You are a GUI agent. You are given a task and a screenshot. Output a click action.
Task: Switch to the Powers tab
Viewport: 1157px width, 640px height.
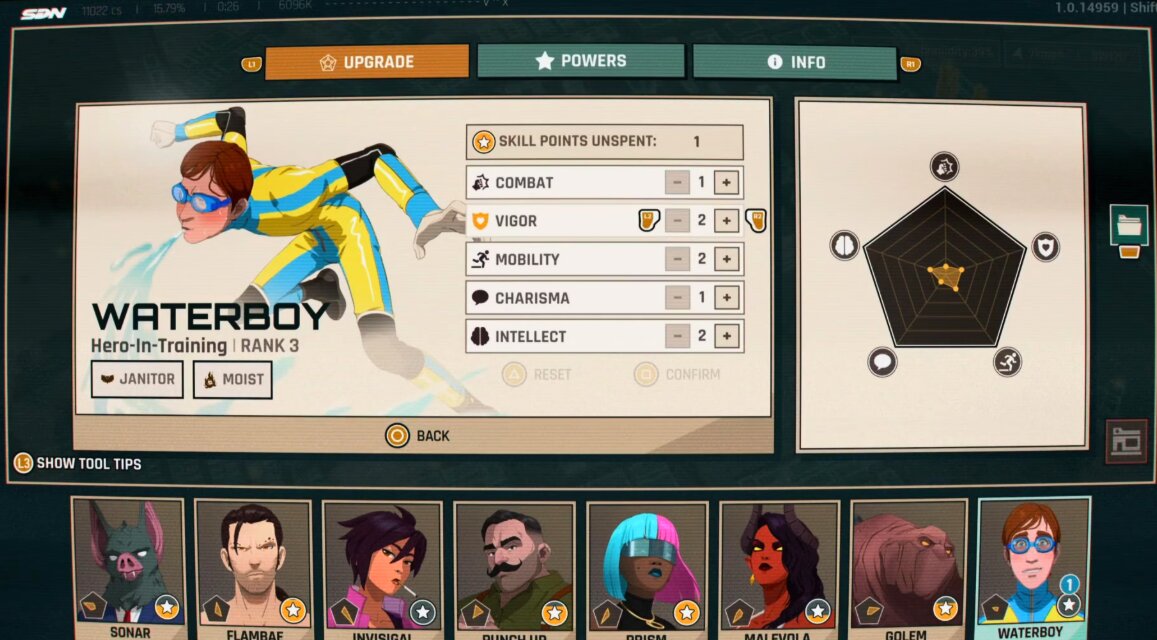580,61
